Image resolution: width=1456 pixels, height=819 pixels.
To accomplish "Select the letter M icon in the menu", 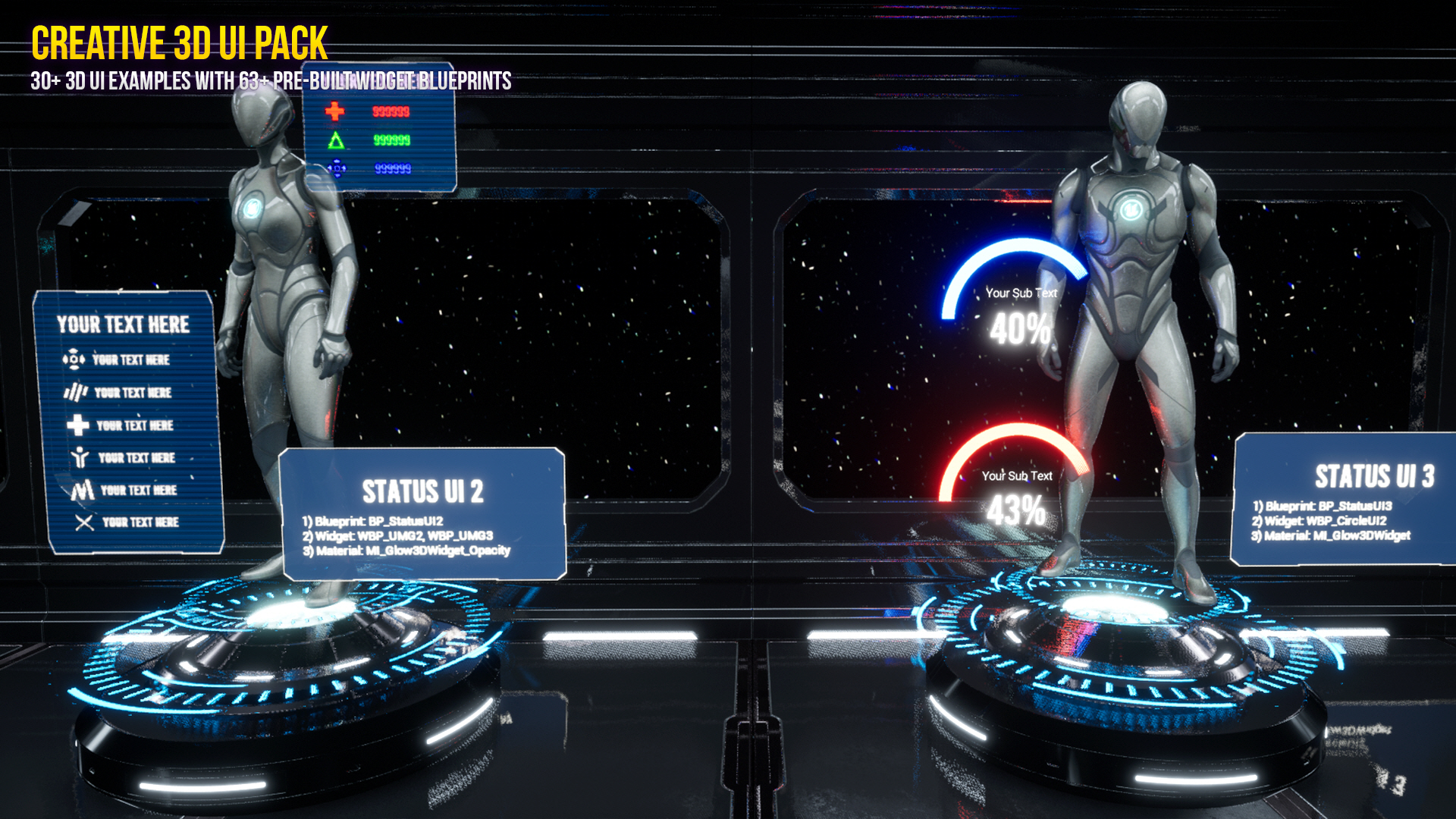I will (x=82, y=489).
